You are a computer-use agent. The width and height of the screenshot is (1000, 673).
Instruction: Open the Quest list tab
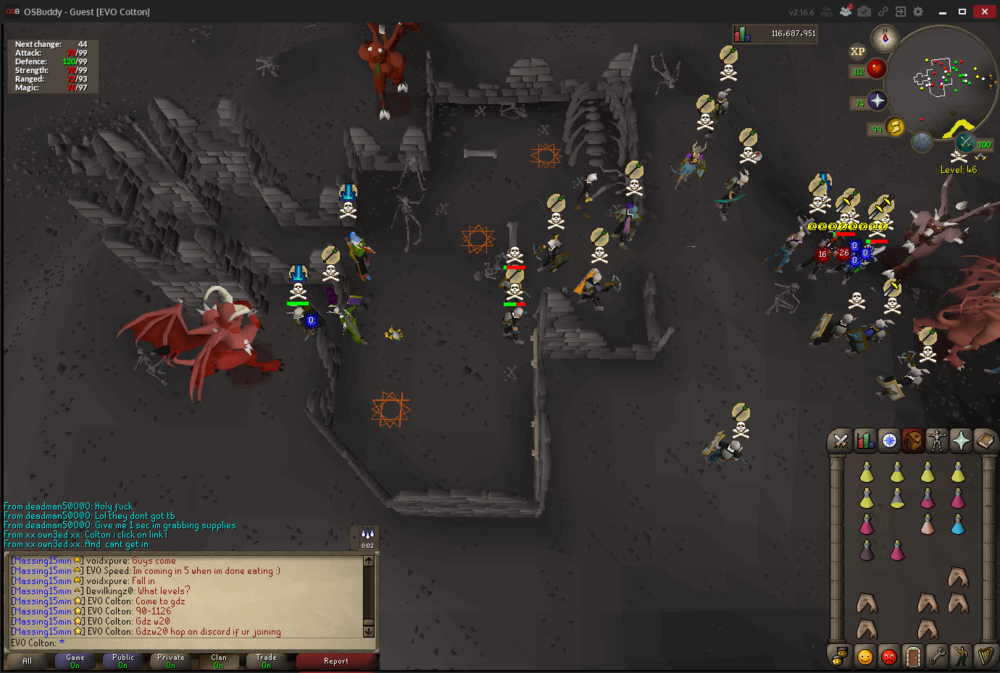(x=889, y=440)
